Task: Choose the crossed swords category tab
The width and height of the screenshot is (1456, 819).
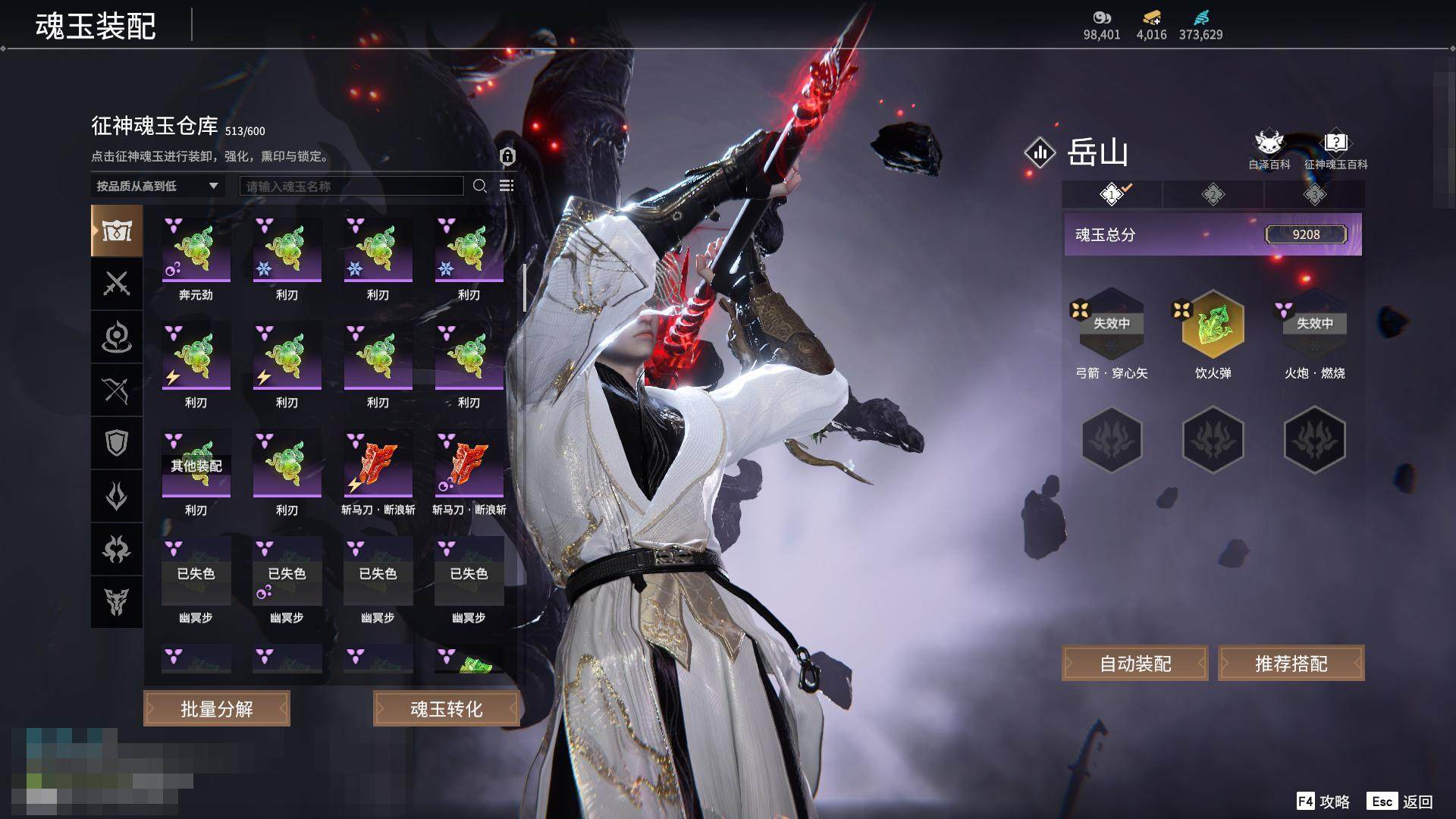Action: coord(117,284)
